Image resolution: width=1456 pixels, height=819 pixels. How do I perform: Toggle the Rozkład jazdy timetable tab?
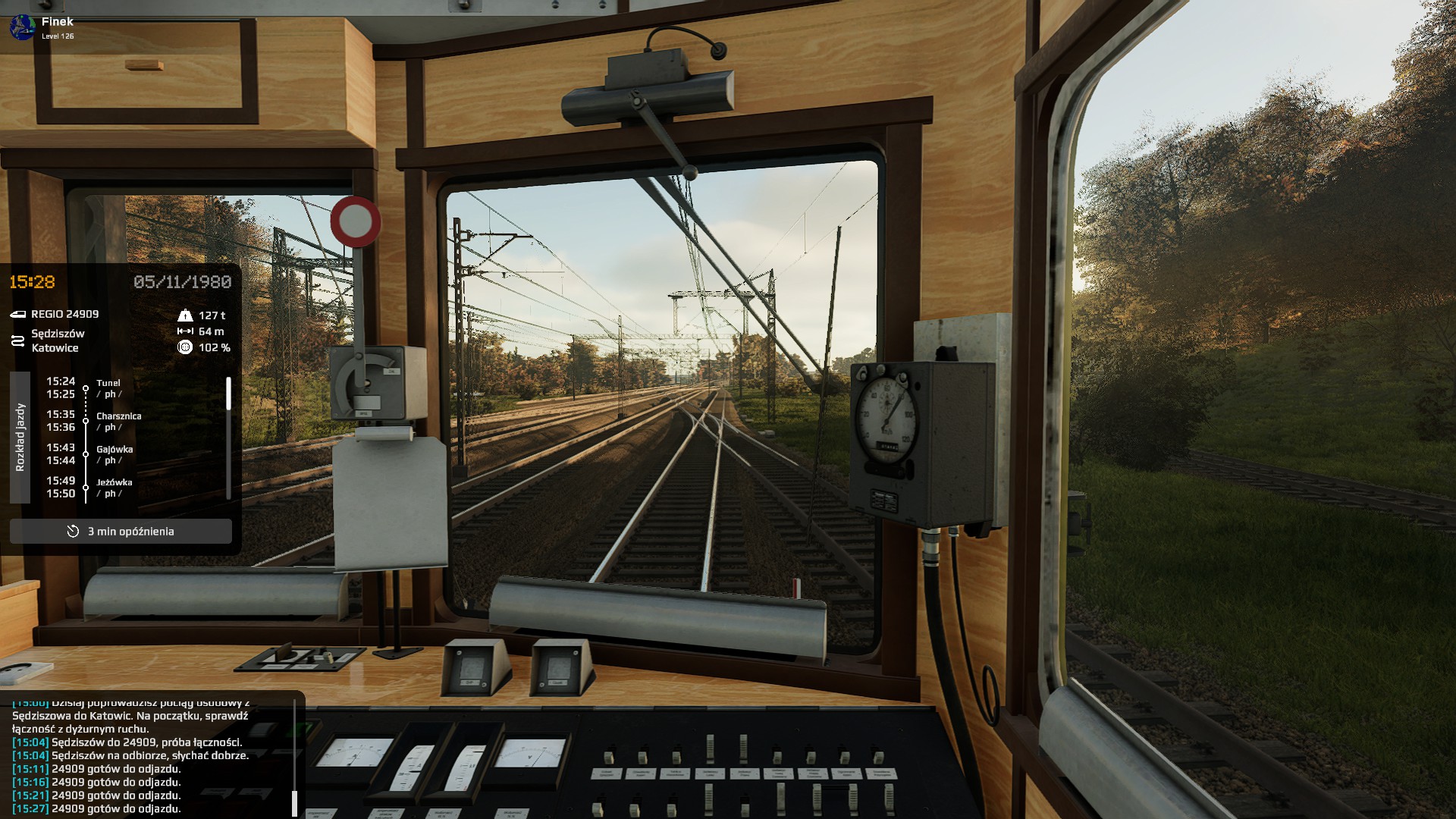[x=20, y=438]
